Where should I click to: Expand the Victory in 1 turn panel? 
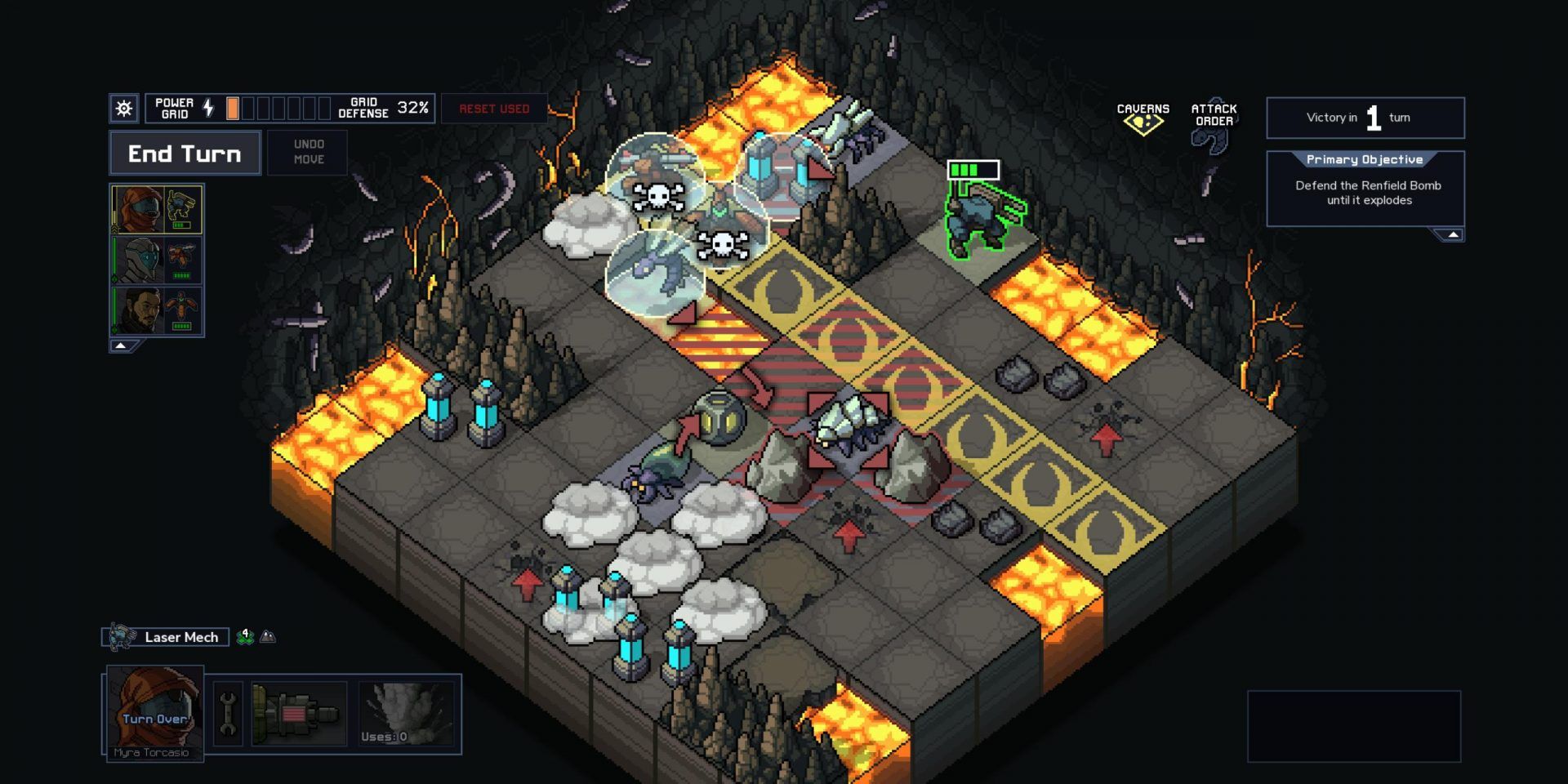click(x=1365, y=118)
